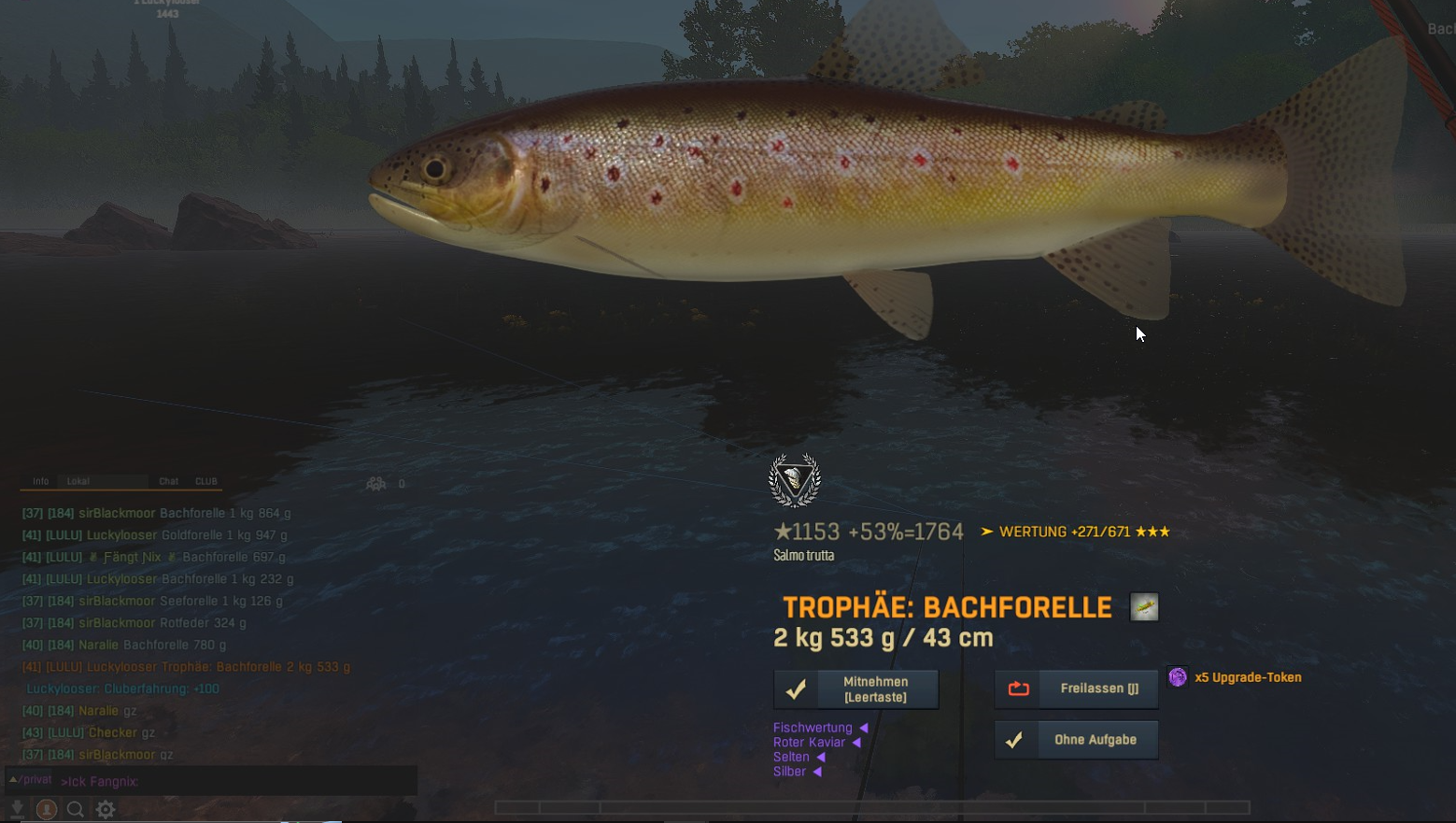Open the magnifying glass search icon

coord(76,809)
